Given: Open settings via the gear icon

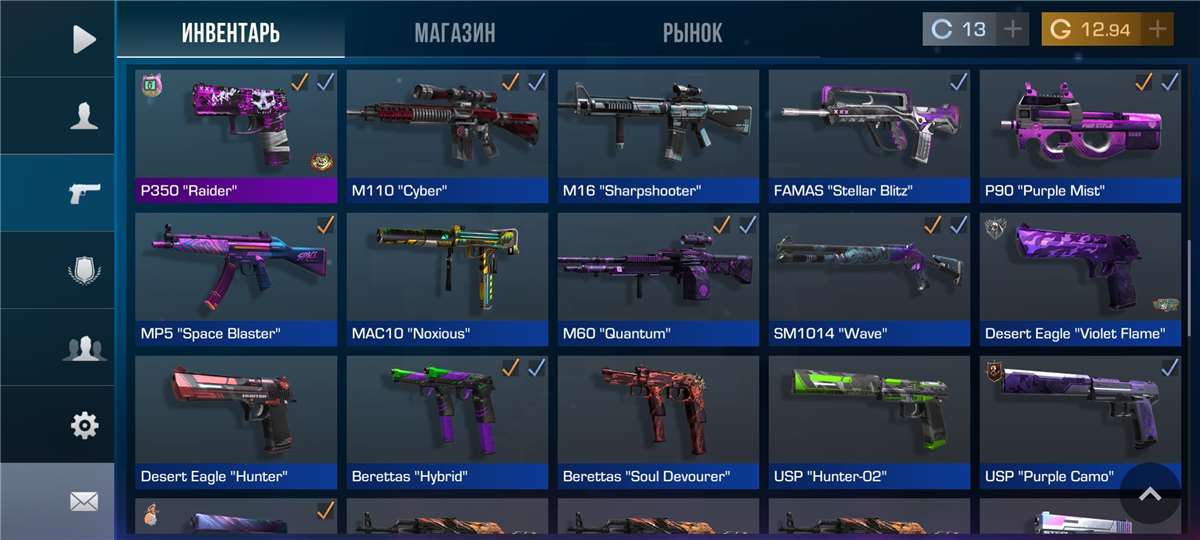Looking at the screenshot, I should [84, 425].
